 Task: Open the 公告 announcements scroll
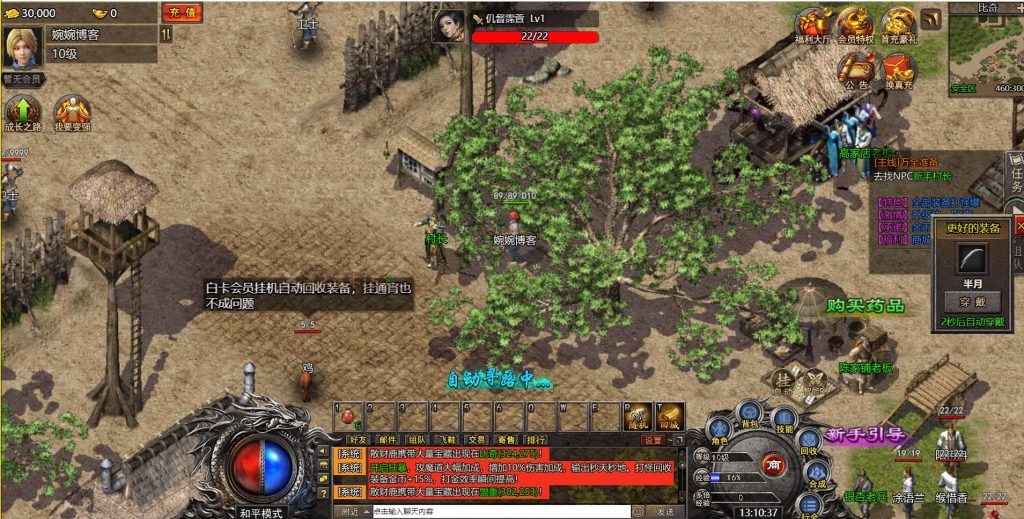[856, 68]
